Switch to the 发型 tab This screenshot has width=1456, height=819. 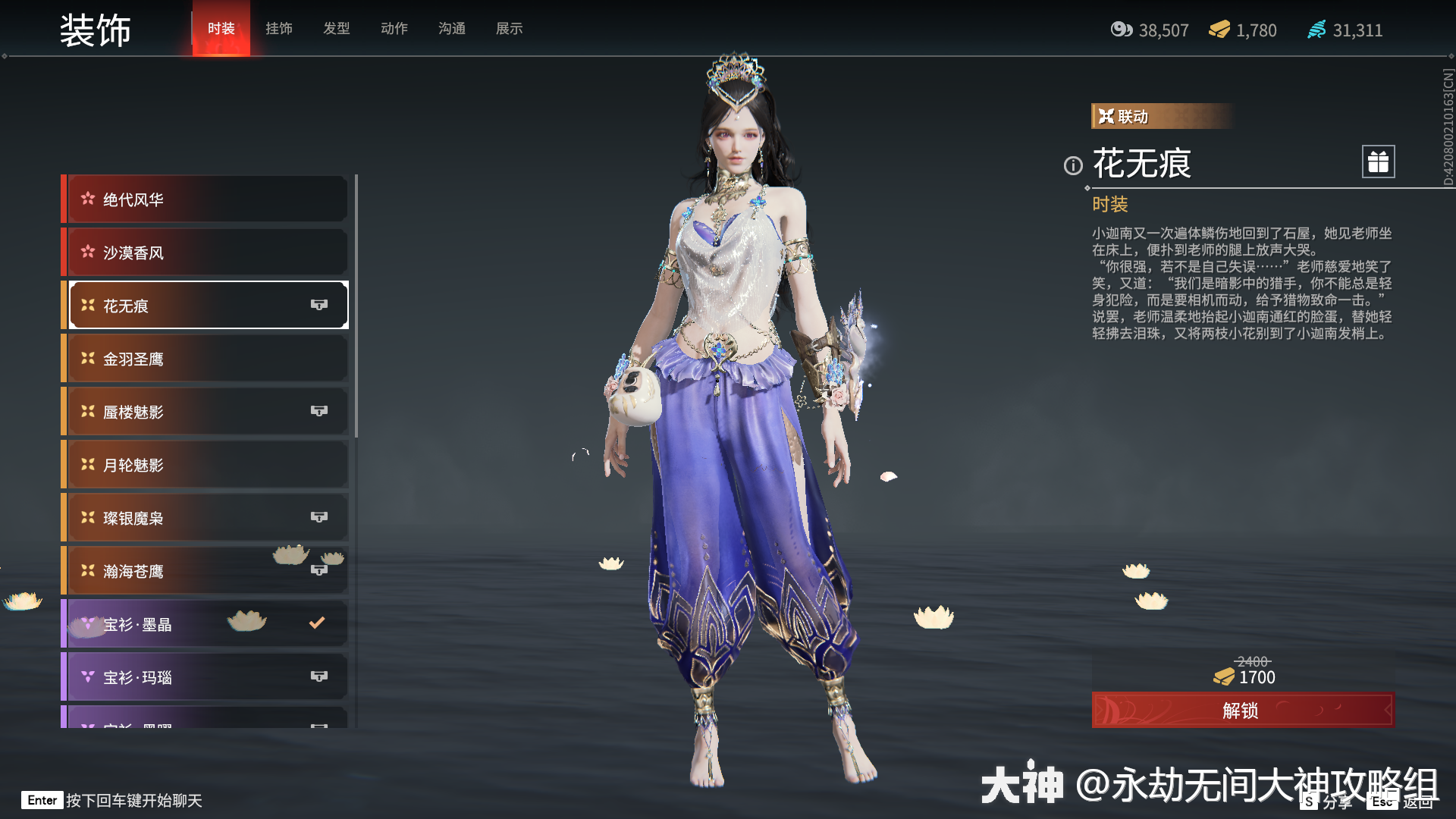tap(336, 29)
